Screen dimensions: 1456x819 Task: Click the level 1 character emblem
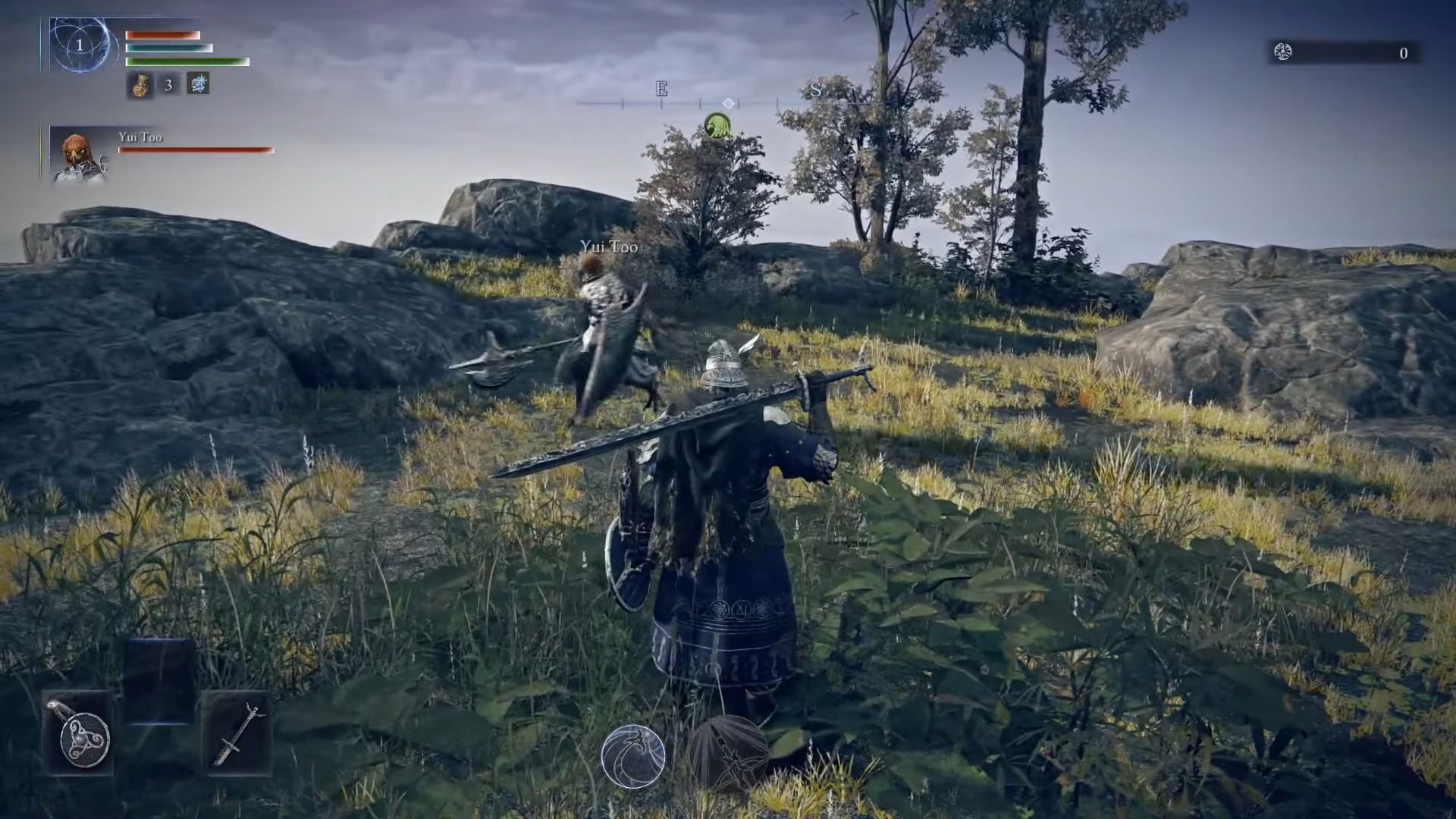79,45
